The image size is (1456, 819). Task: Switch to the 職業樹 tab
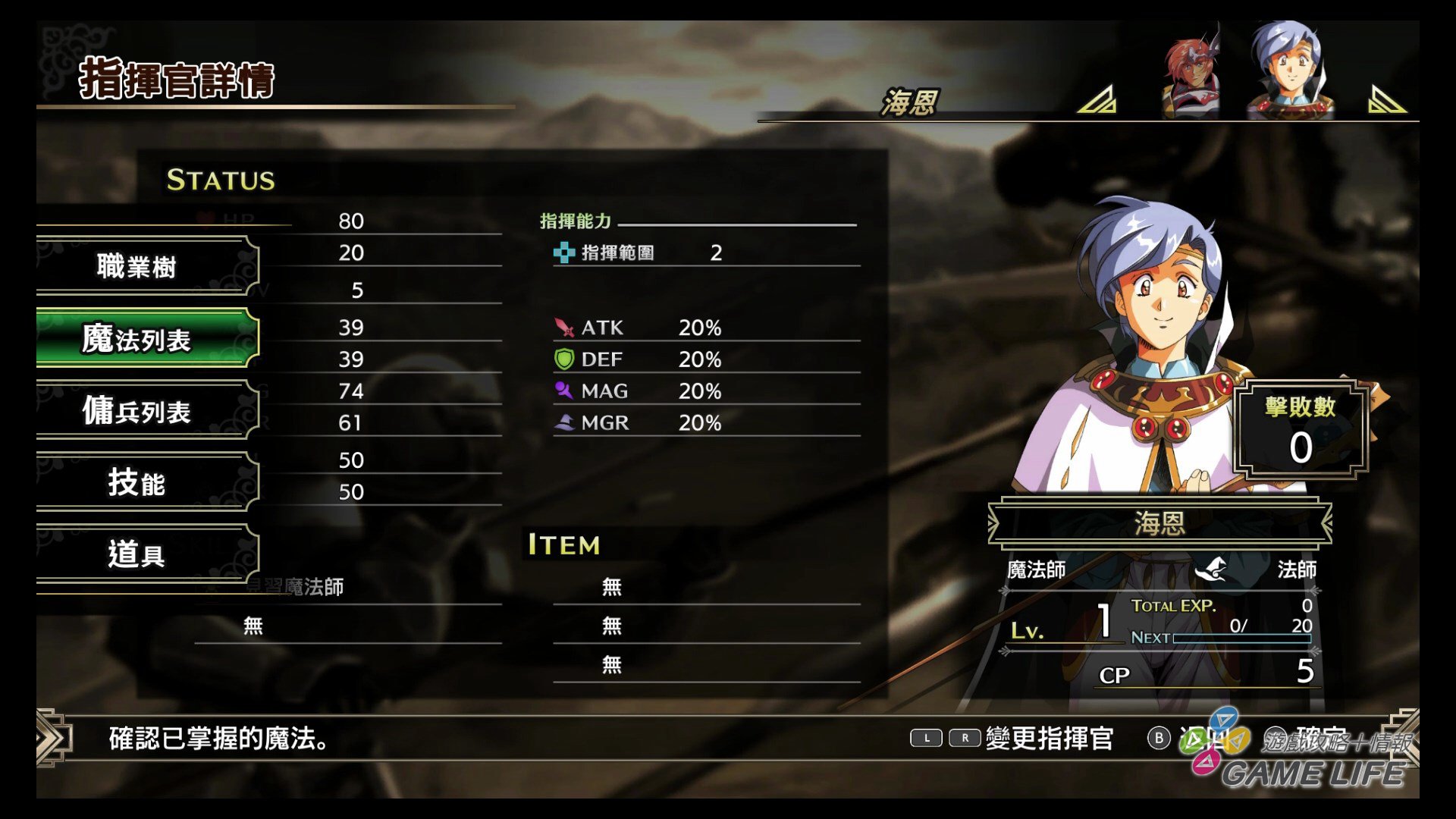click(133, 267)
